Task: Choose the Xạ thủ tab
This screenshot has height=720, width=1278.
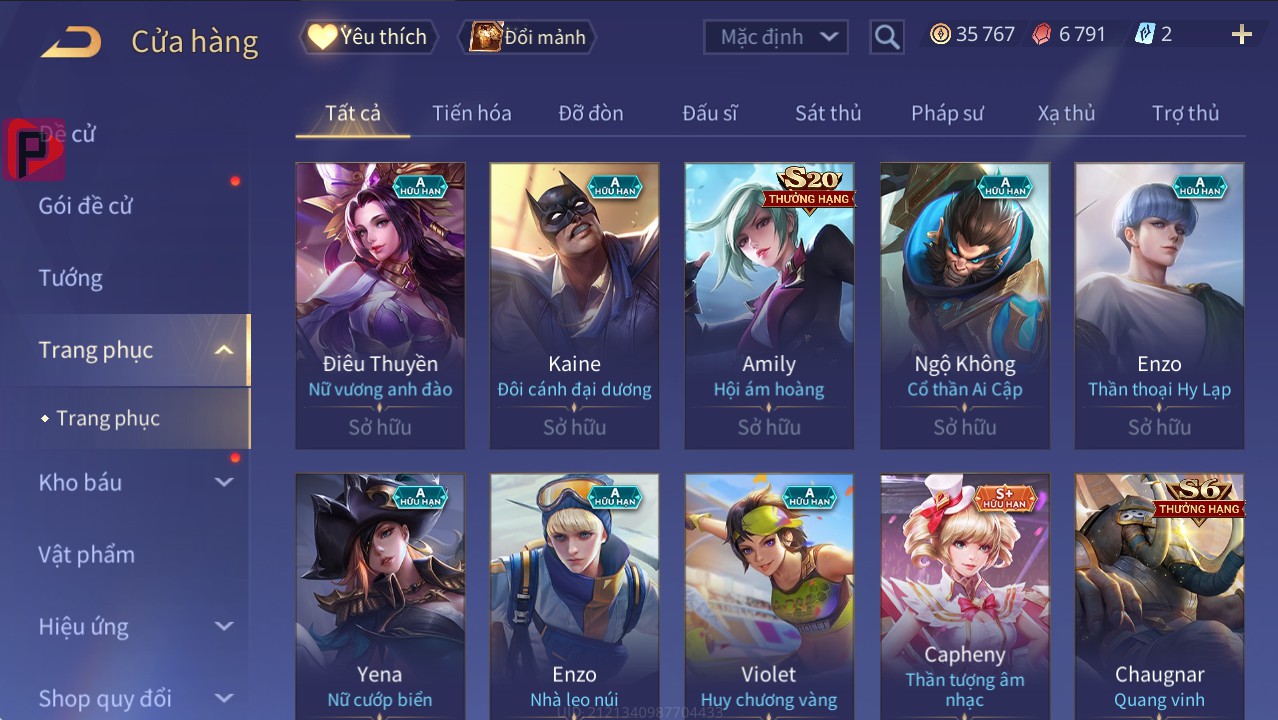Action: pyautogui.click(x=1066, y=113)
